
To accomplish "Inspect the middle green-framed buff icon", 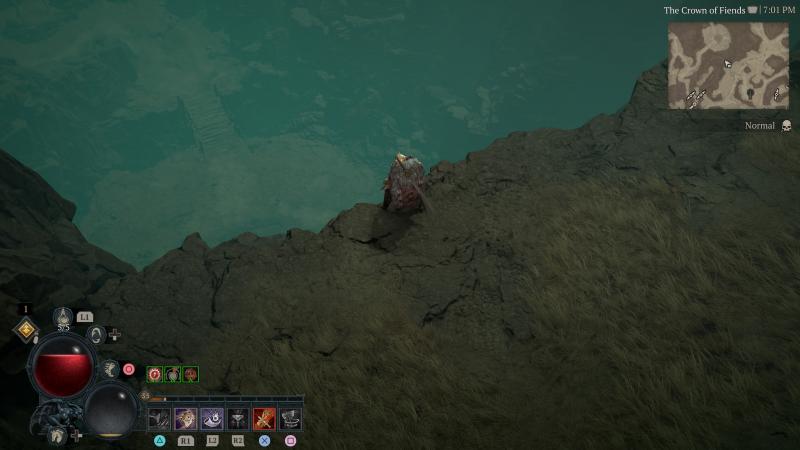I will coord(173,374).
